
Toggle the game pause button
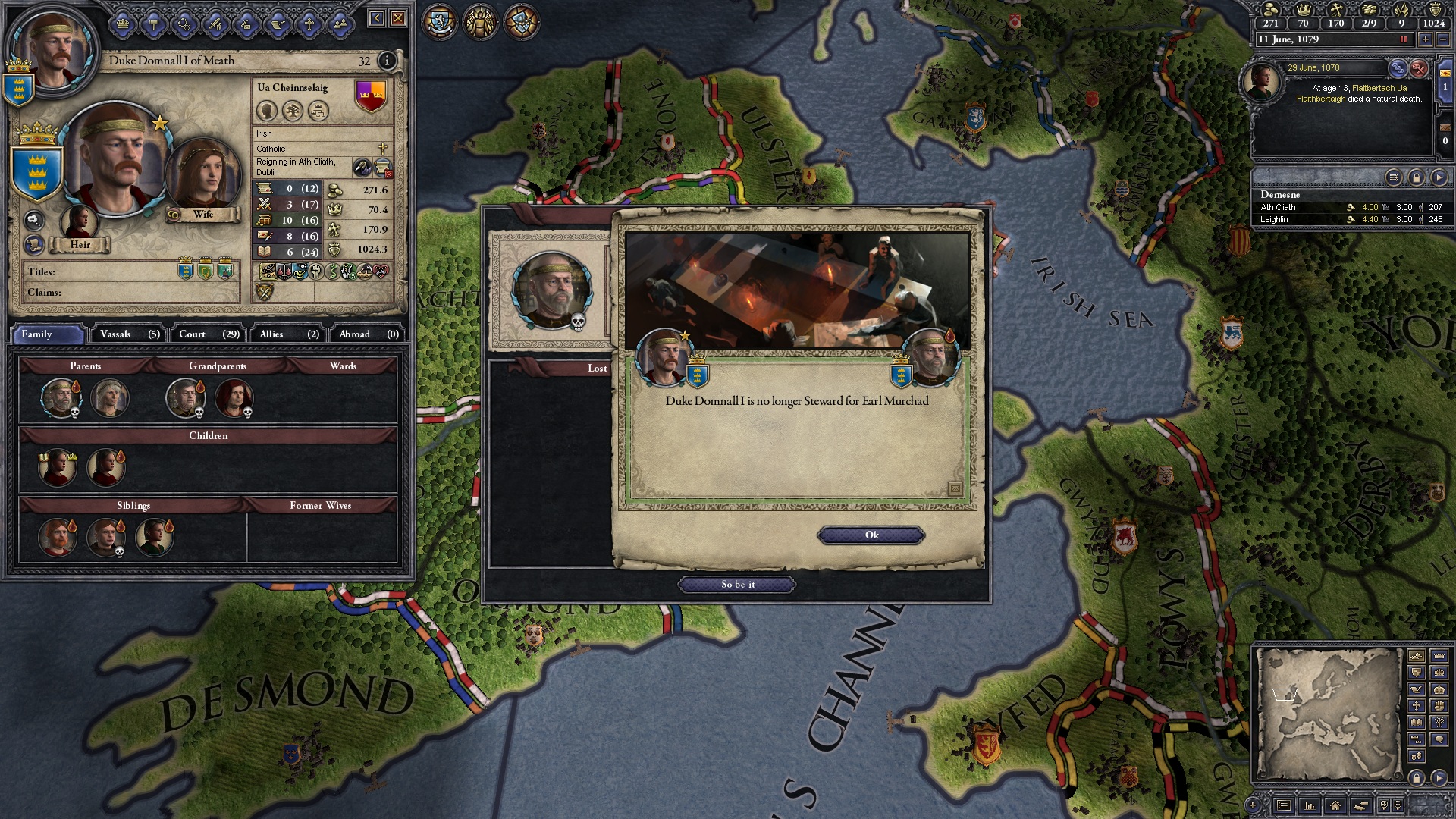point(1403,39)
